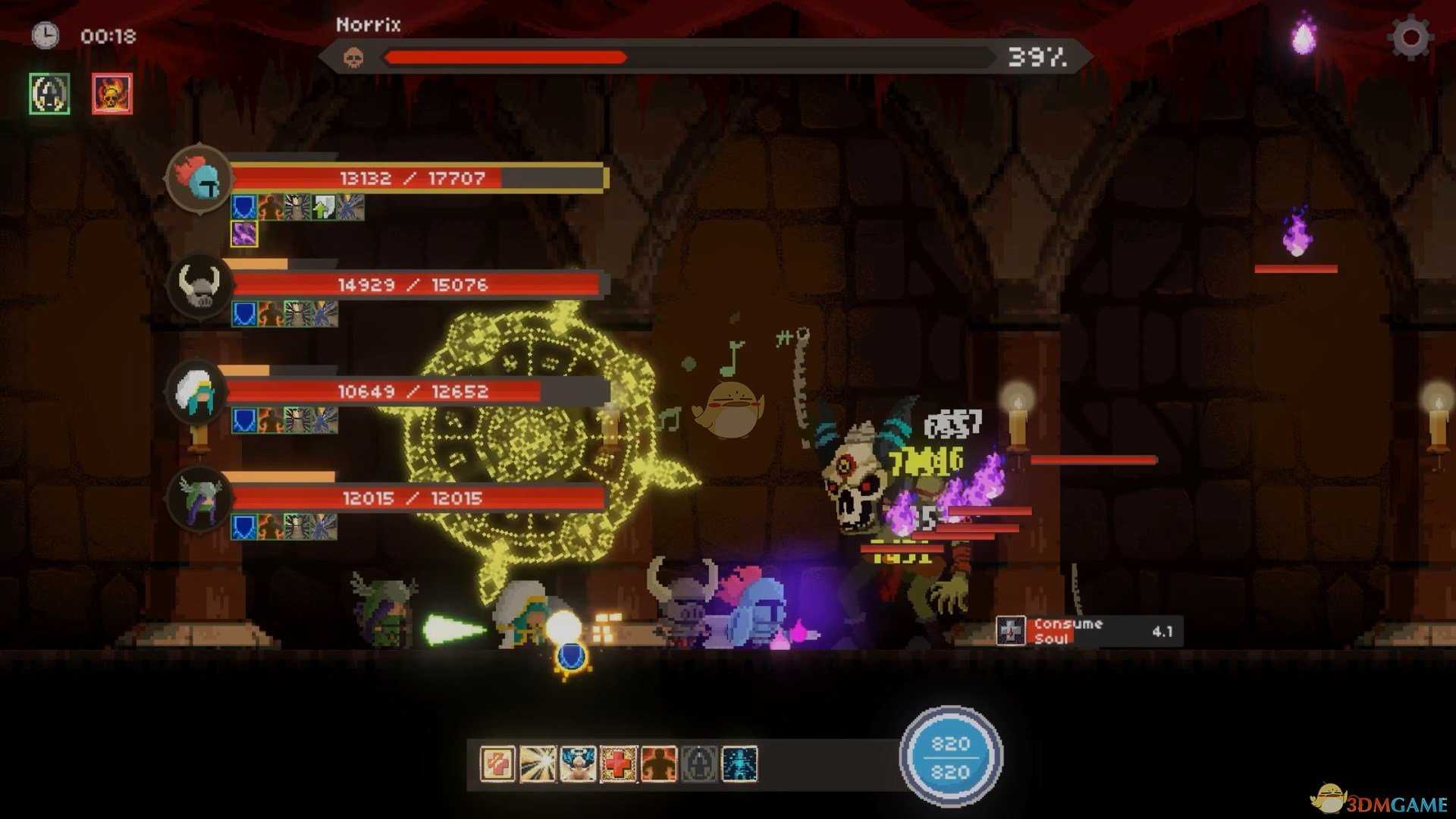
Task: Inspect the flaming skull status icon
Action: click(111, 94)
